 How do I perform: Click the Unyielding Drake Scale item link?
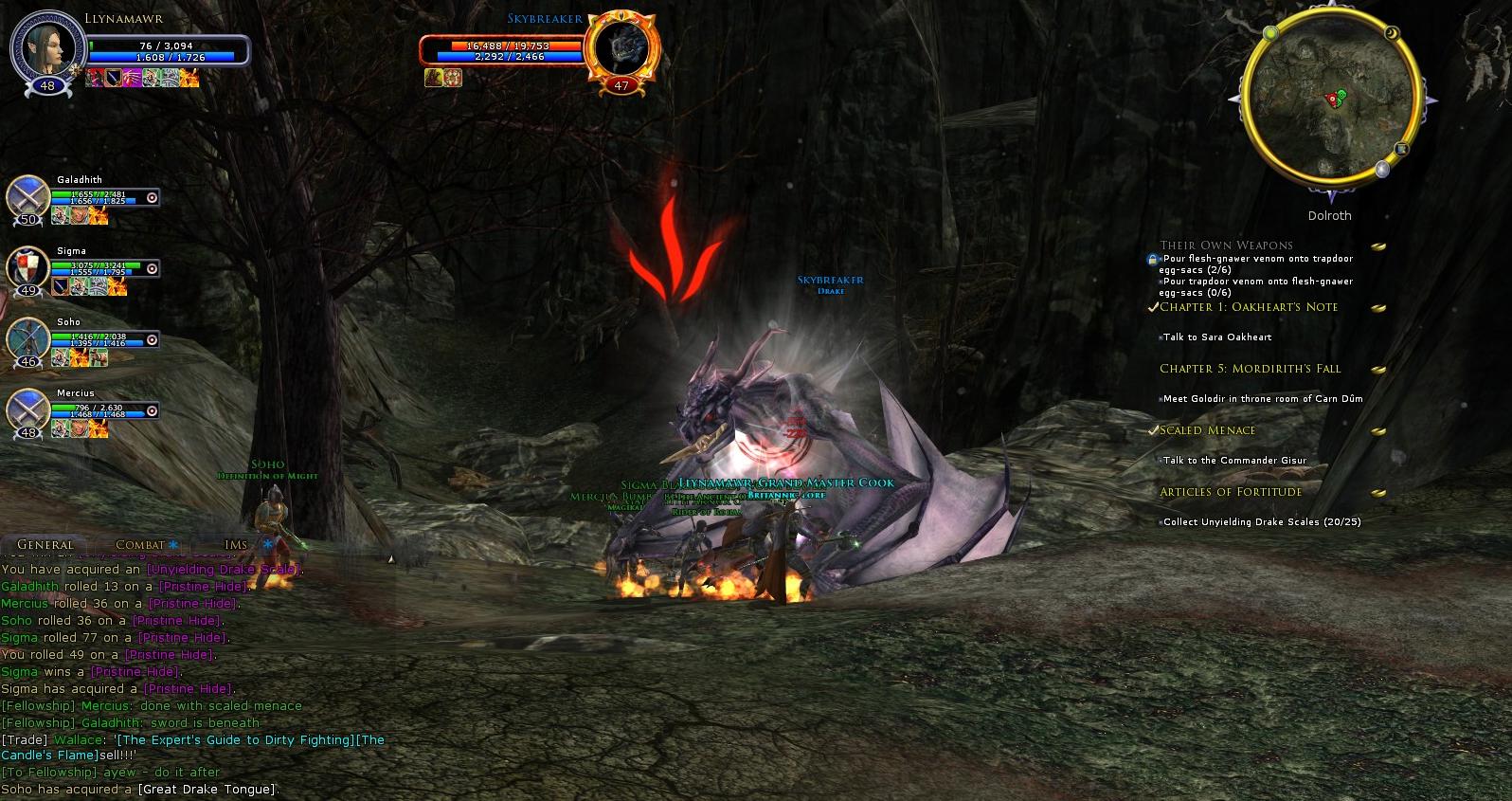pos(223,570)
